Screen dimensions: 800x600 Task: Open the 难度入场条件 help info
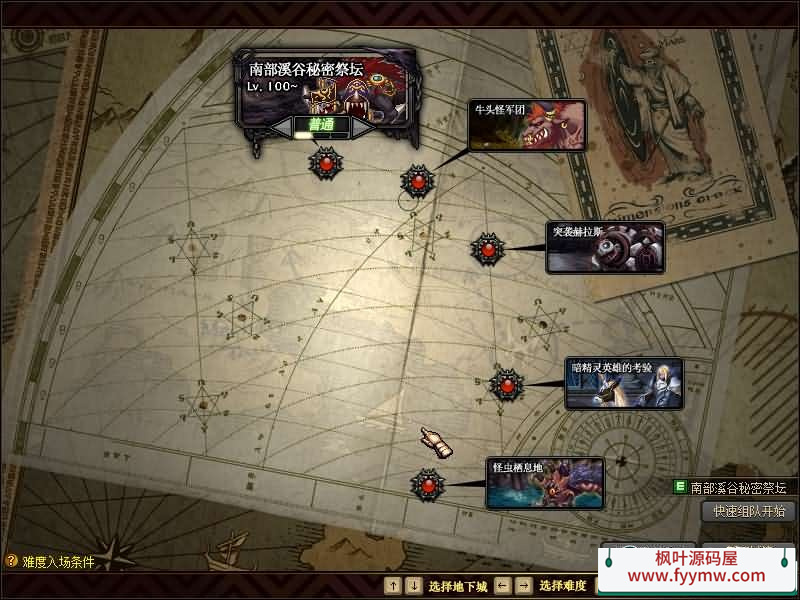(50, 562)
